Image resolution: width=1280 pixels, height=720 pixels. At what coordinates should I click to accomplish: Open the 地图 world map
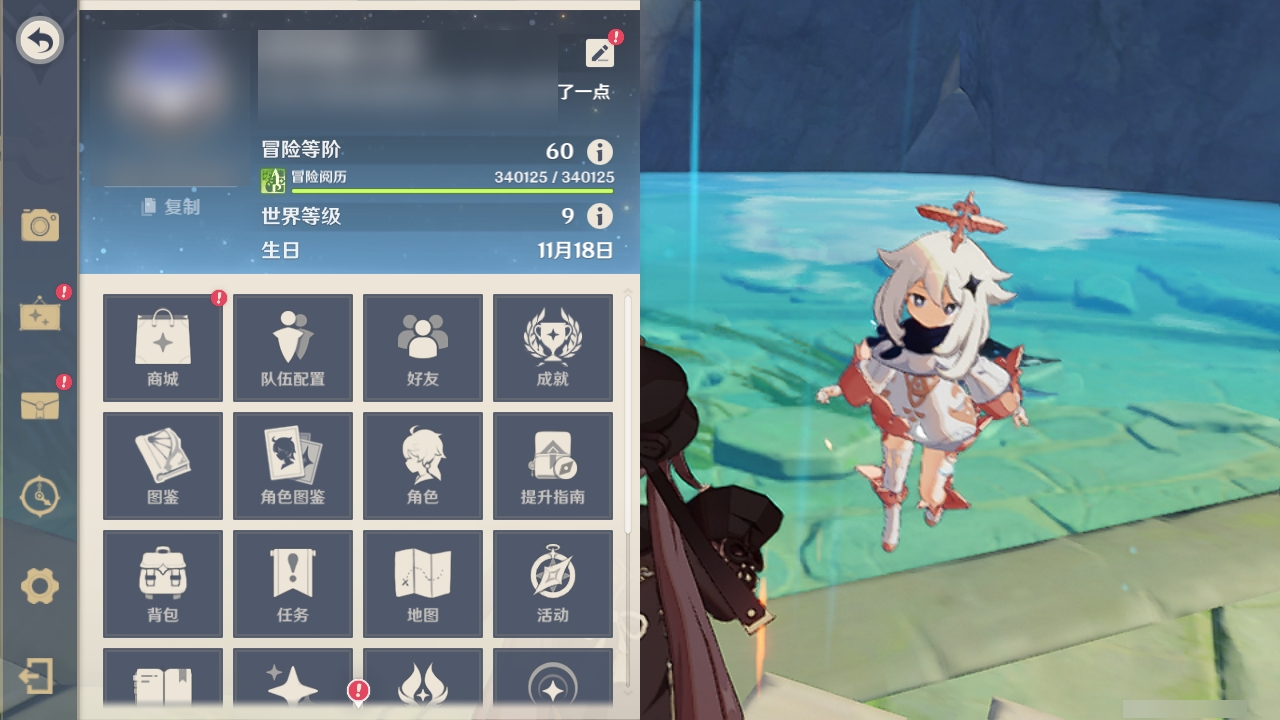pyautogui.click(x=423, y=584)
